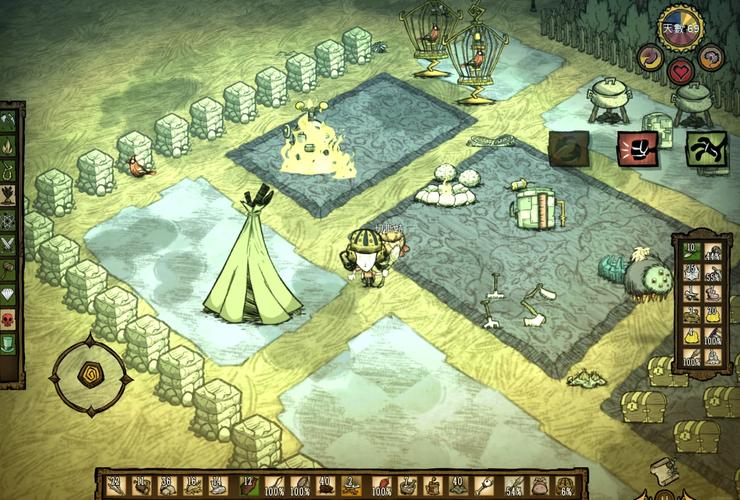Click the map compass button
This screenshot has width=740, height=500.
click(90, 374)
